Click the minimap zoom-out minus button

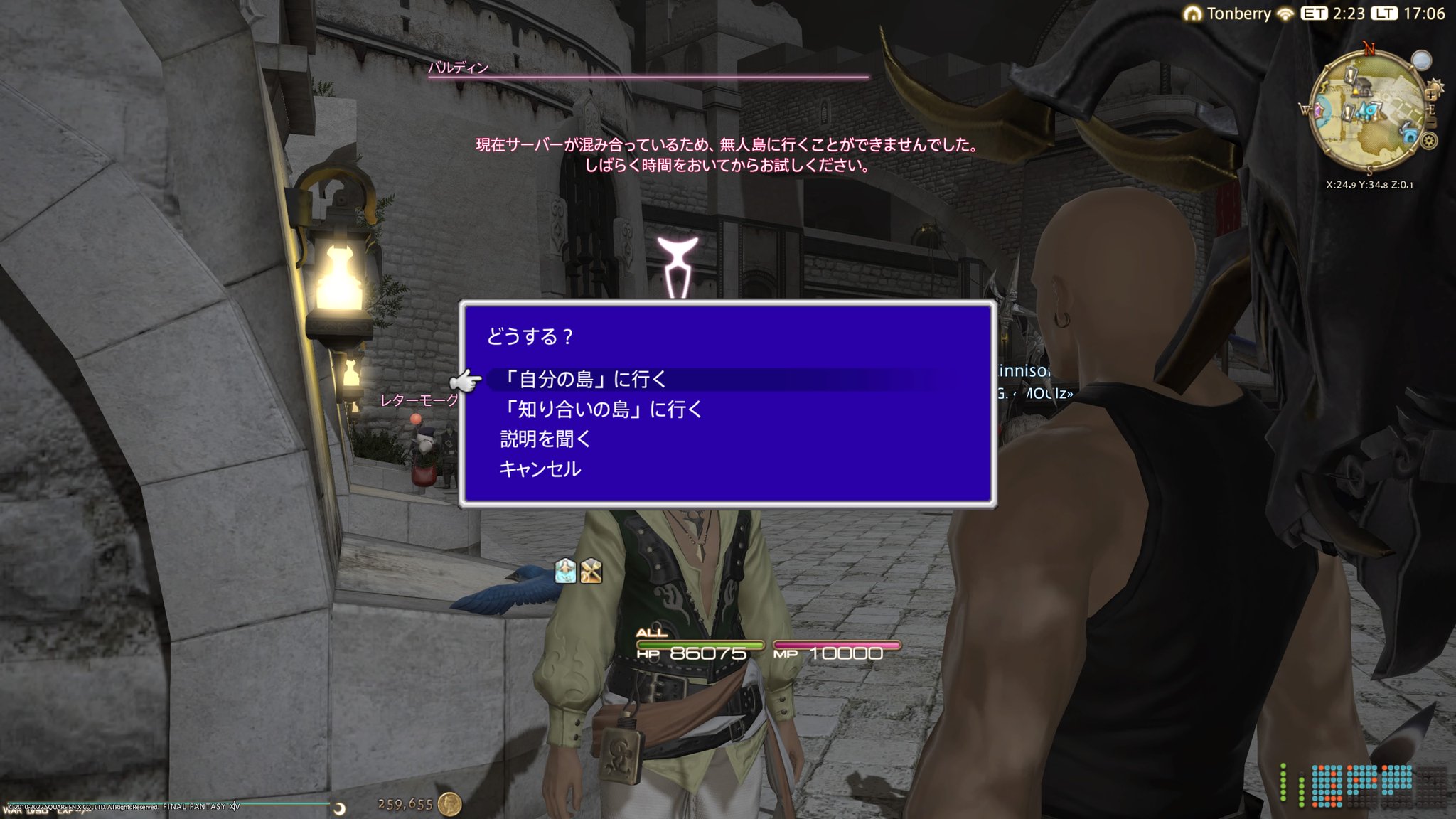click(x=1430, y=121)
